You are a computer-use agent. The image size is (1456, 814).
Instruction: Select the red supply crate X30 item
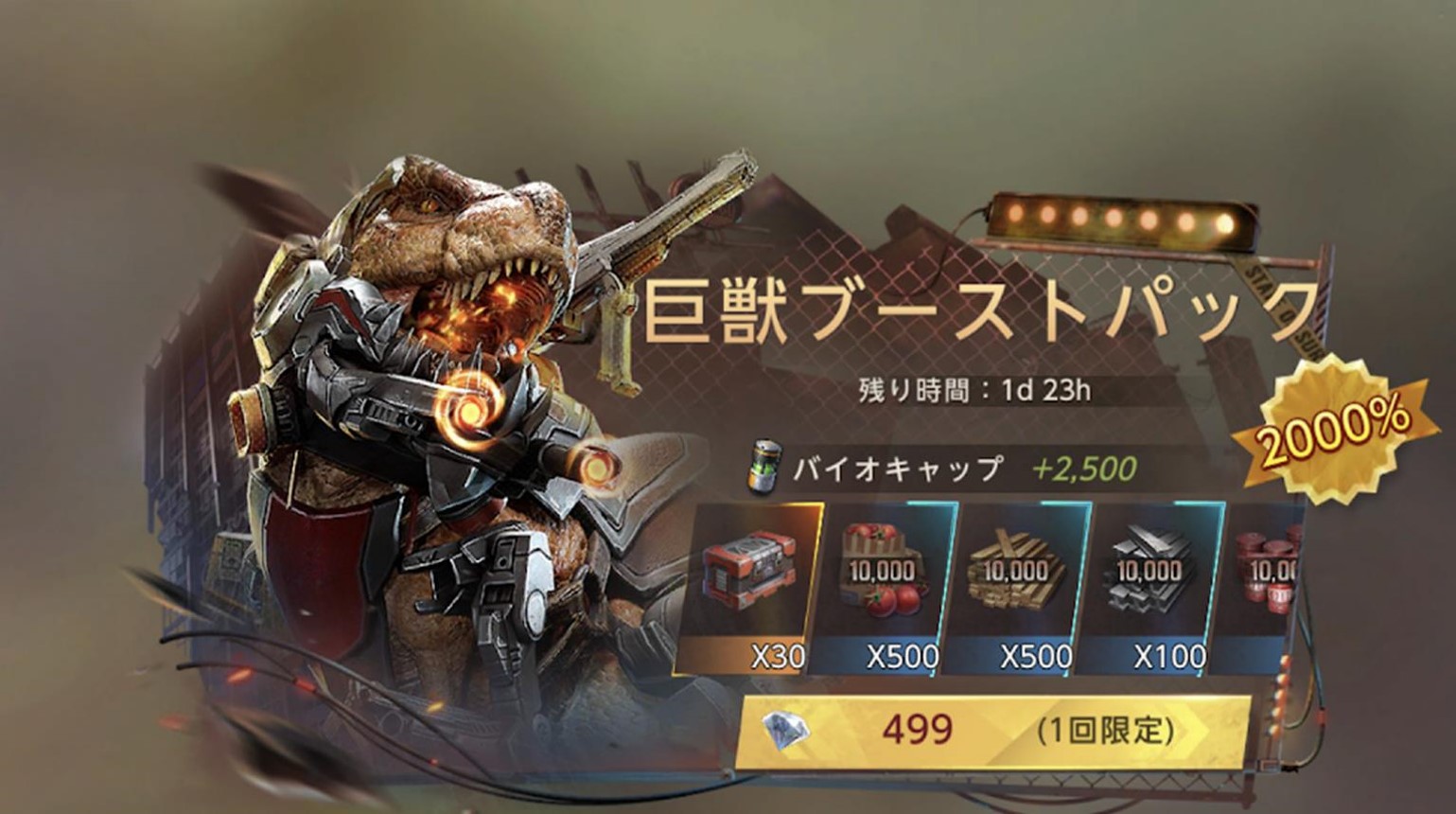point(747,587)
